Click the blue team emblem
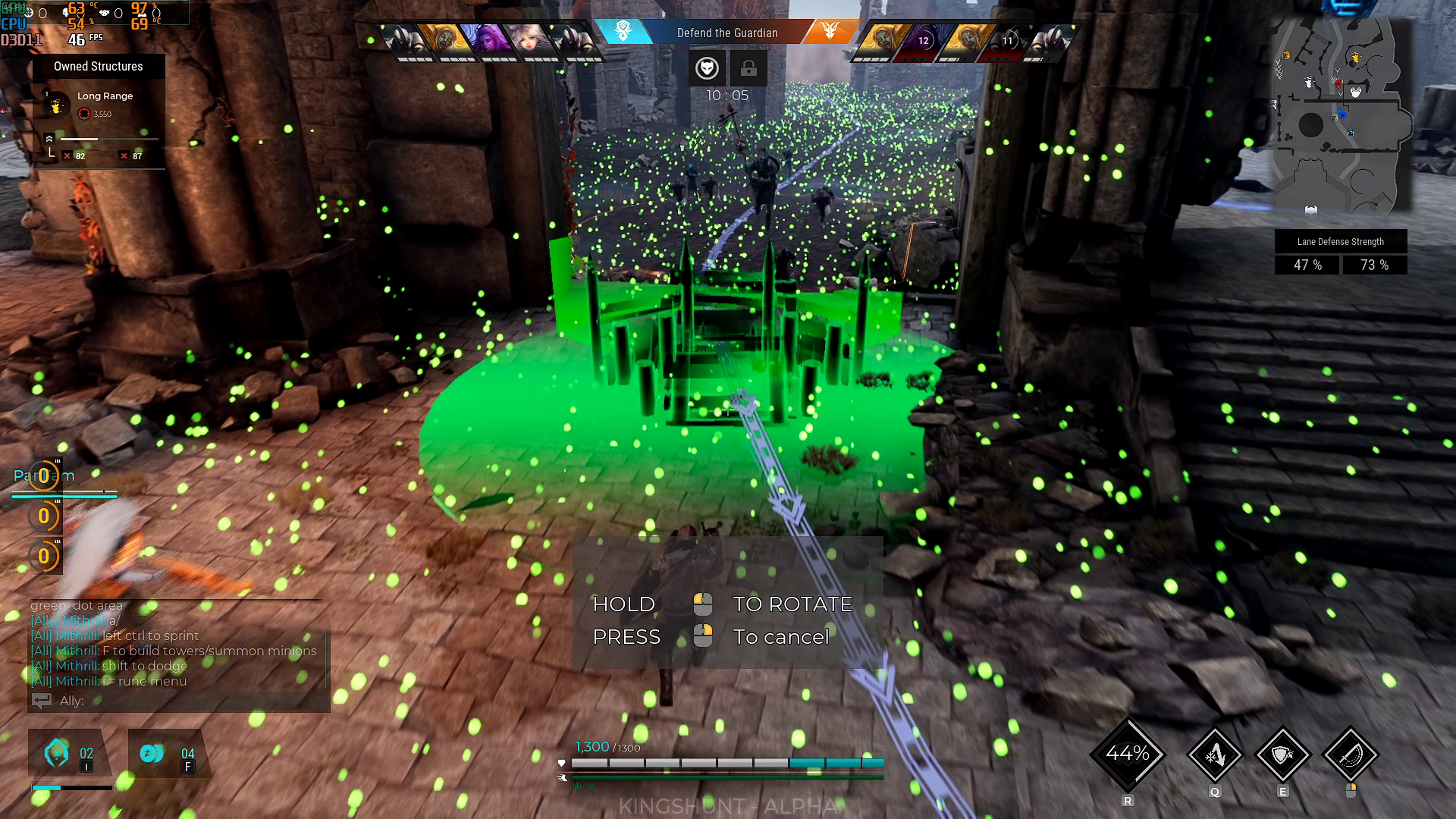This screenshot has height=819, width=1456. tap(623, 31)
